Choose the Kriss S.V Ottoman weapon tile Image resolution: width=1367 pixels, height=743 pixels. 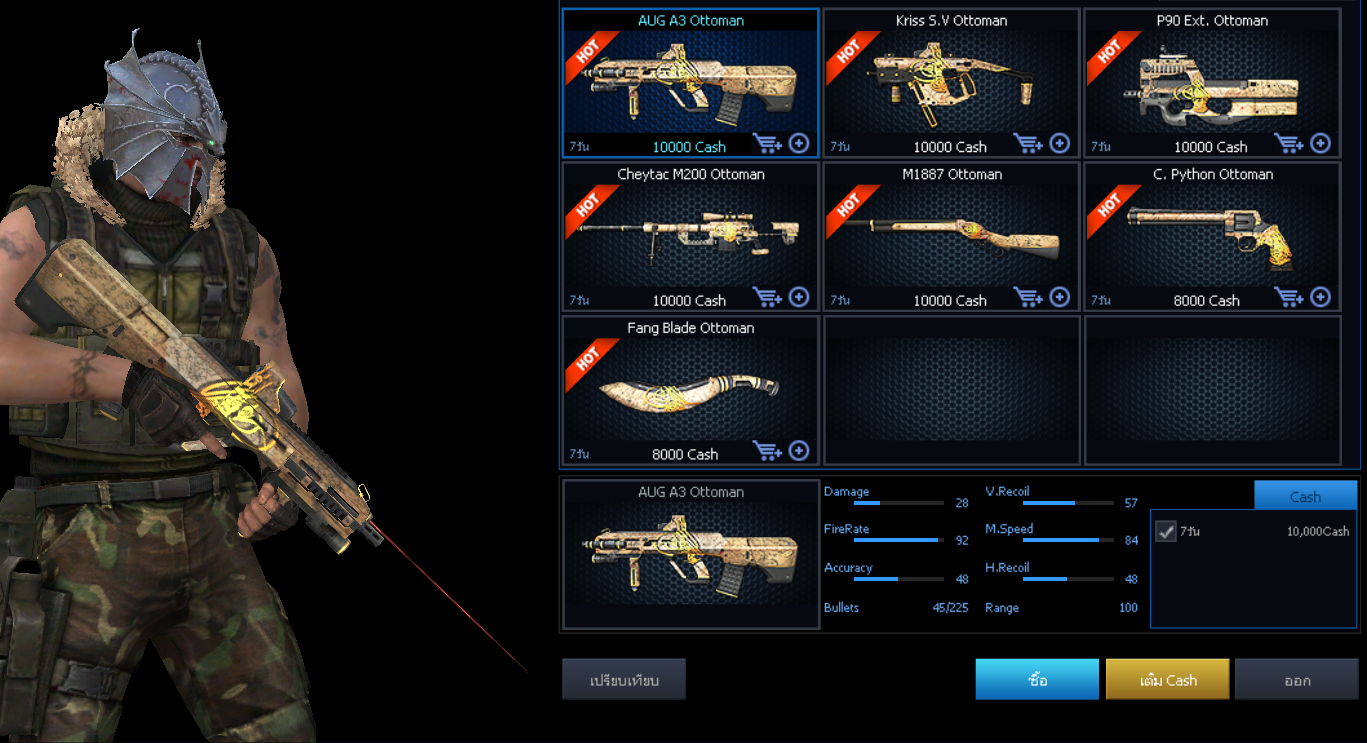click(x=950, y=83)
